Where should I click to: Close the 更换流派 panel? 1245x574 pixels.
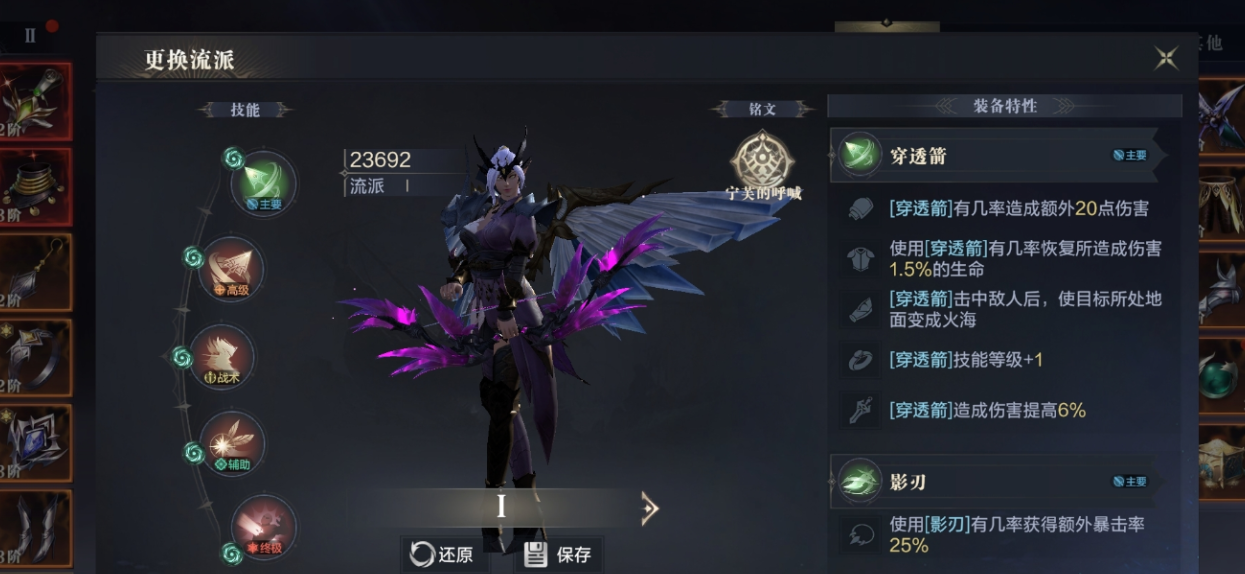1166,58
